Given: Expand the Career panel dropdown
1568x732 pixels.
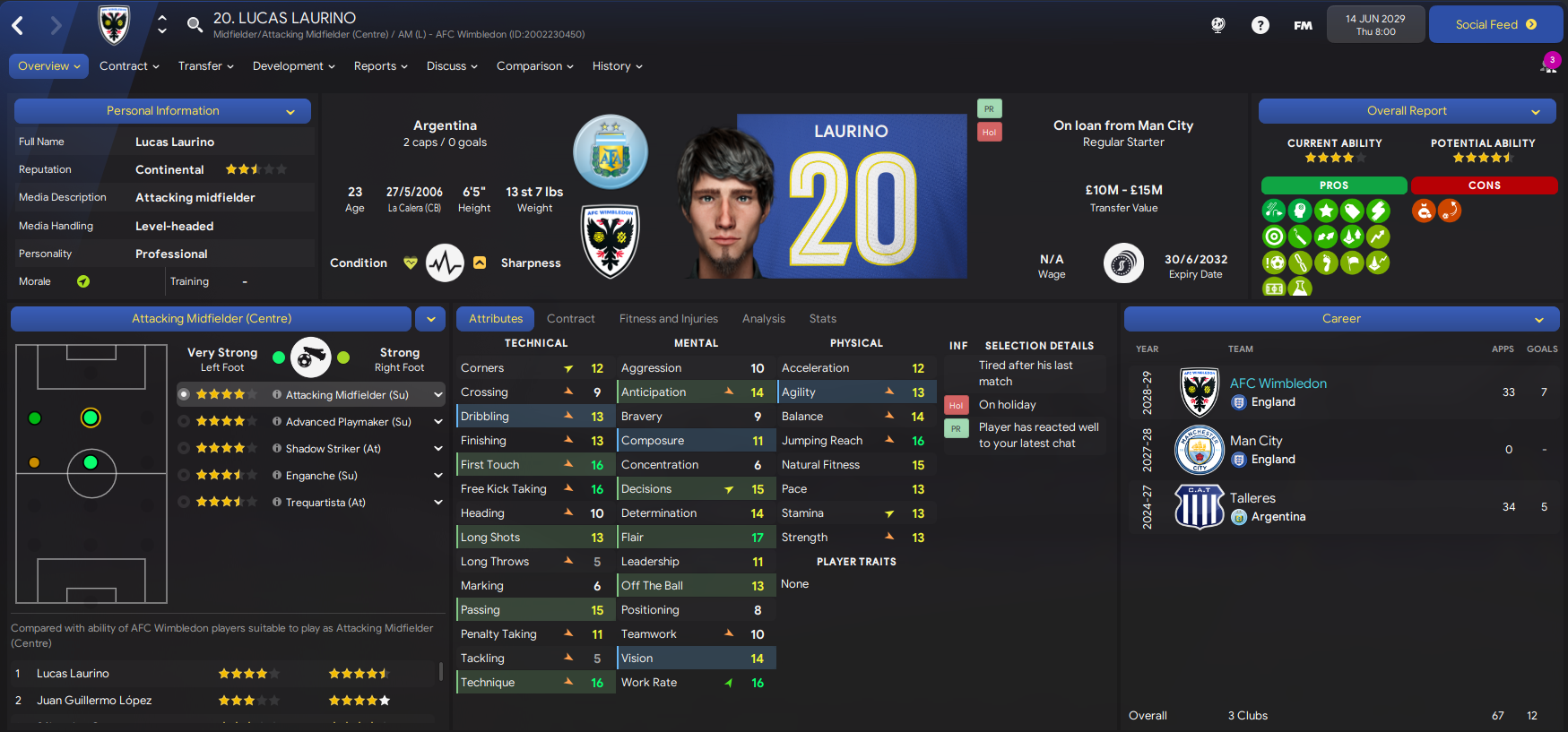Looking at the screenshot, I should coord(1538,319).
